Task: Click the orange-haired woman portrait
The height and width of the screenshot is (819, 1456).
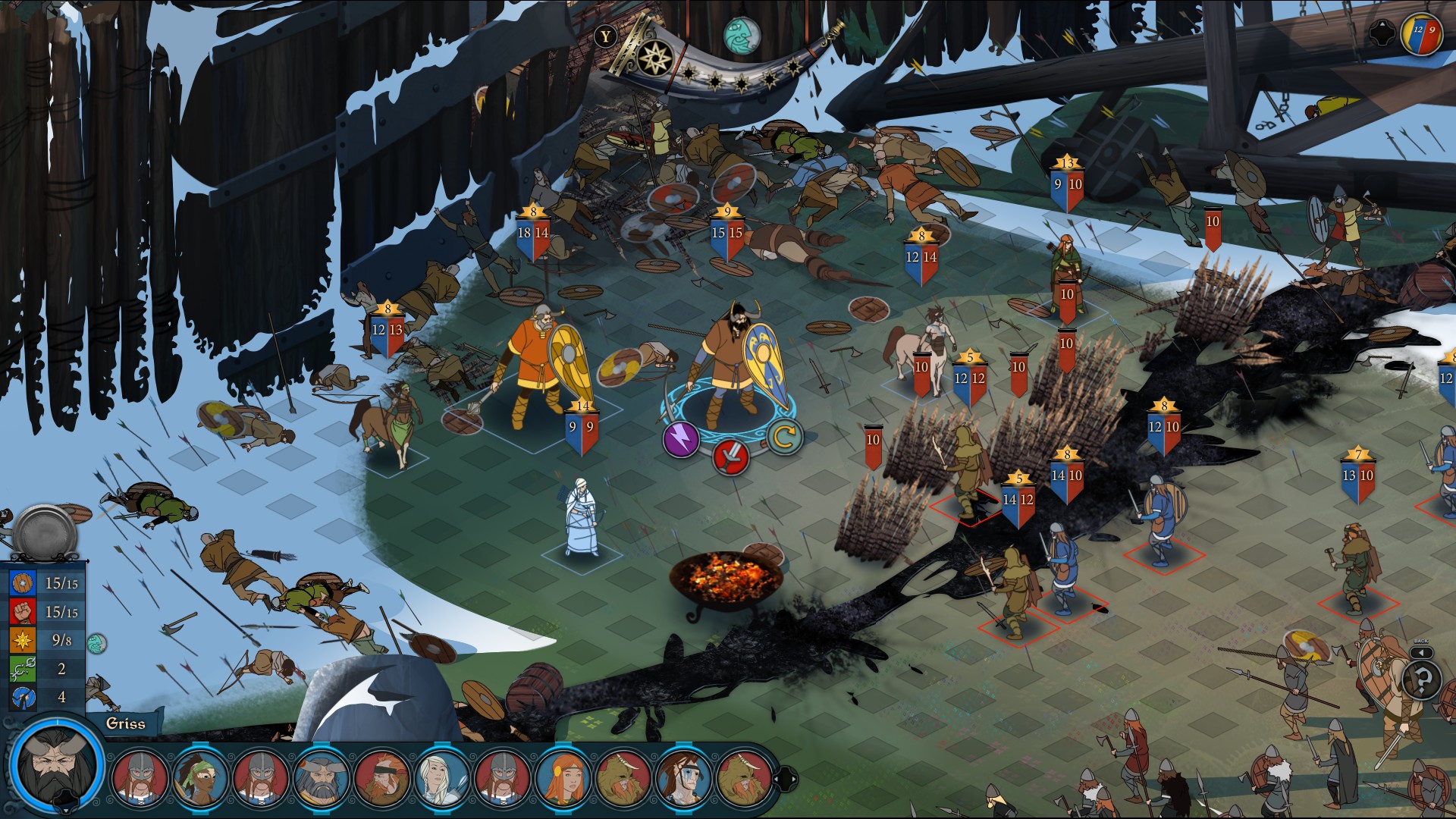Action: [562, 777]
